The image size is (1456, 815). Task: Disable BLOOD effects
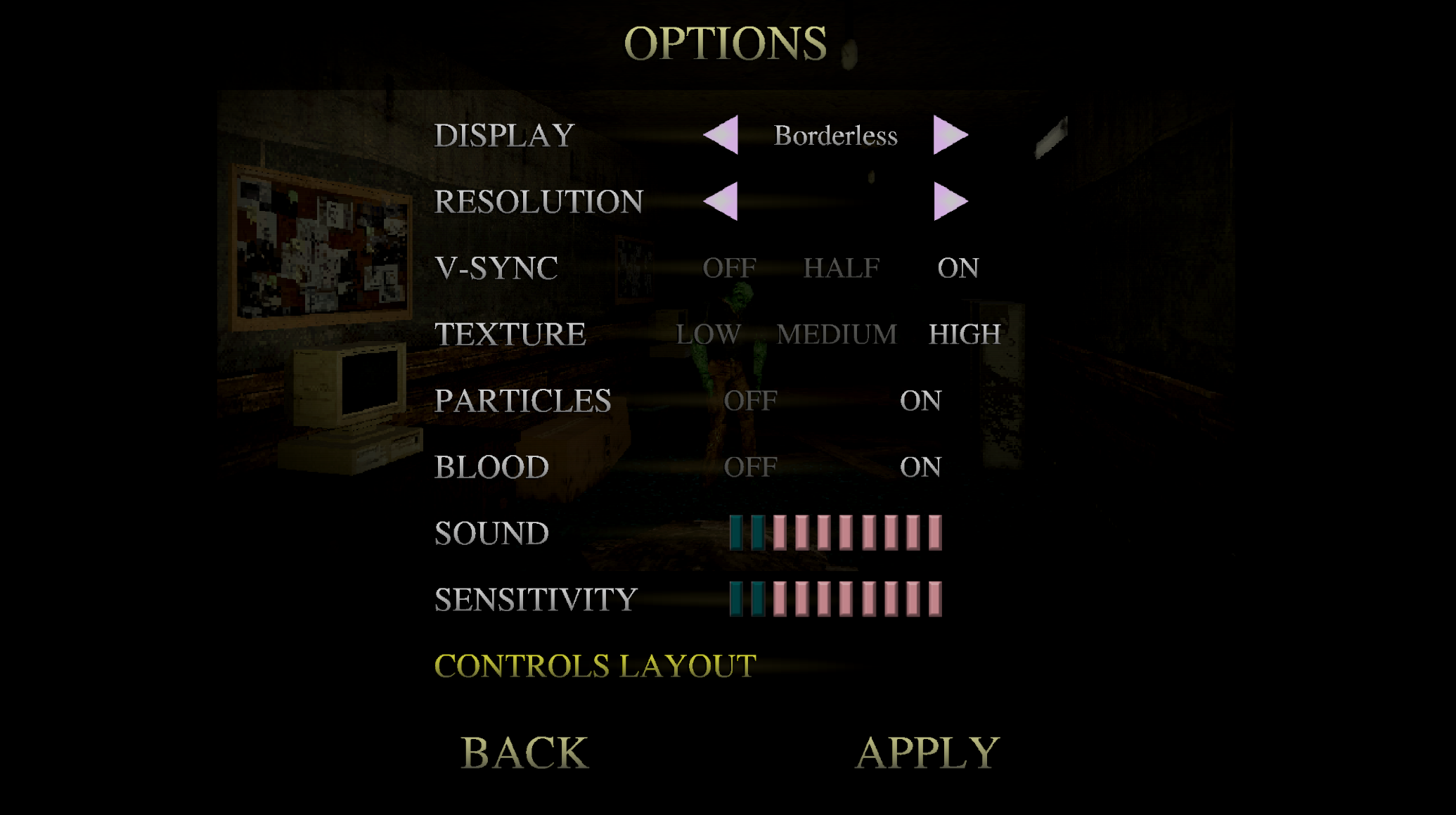point(751,466)
